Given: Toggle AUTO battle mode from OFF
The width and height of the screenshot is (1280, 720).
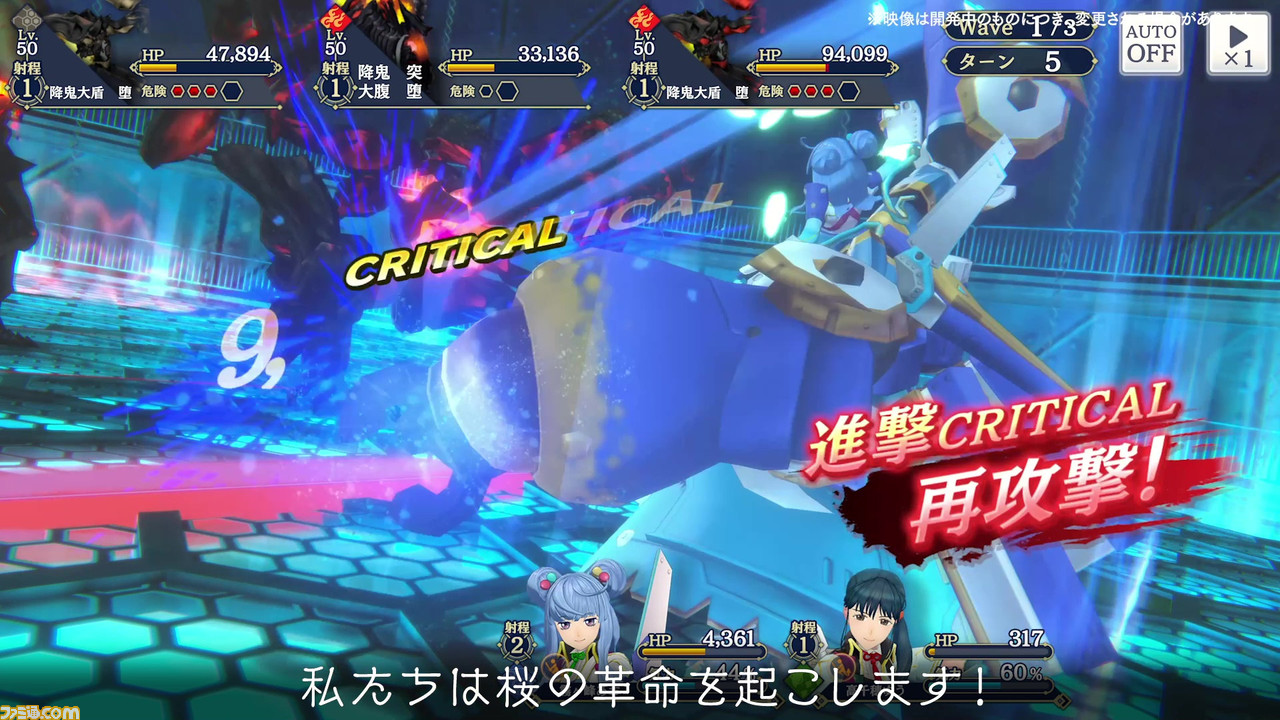Looking at the screenshot, I should pyautogui.click(x=1150, y=44).
